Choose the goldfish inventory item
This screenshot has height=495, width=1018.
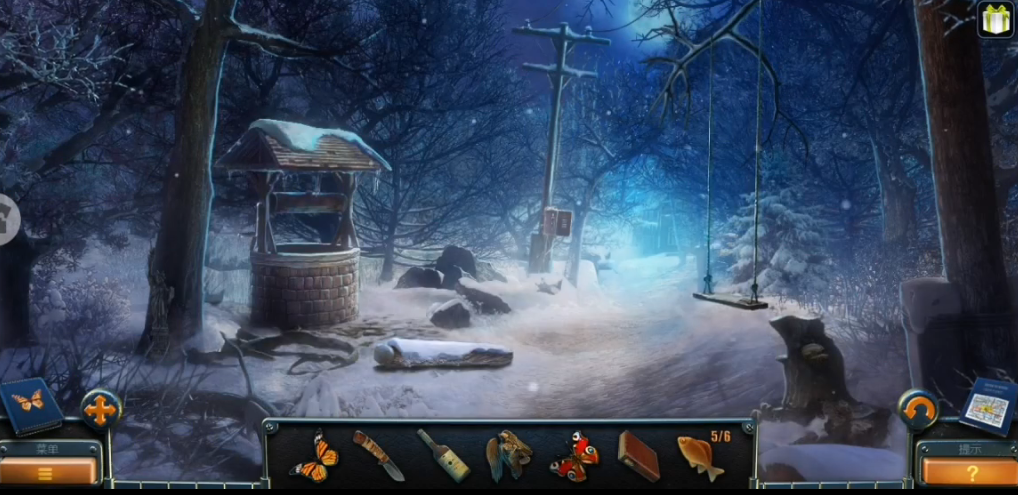click(x=699, y=456)
